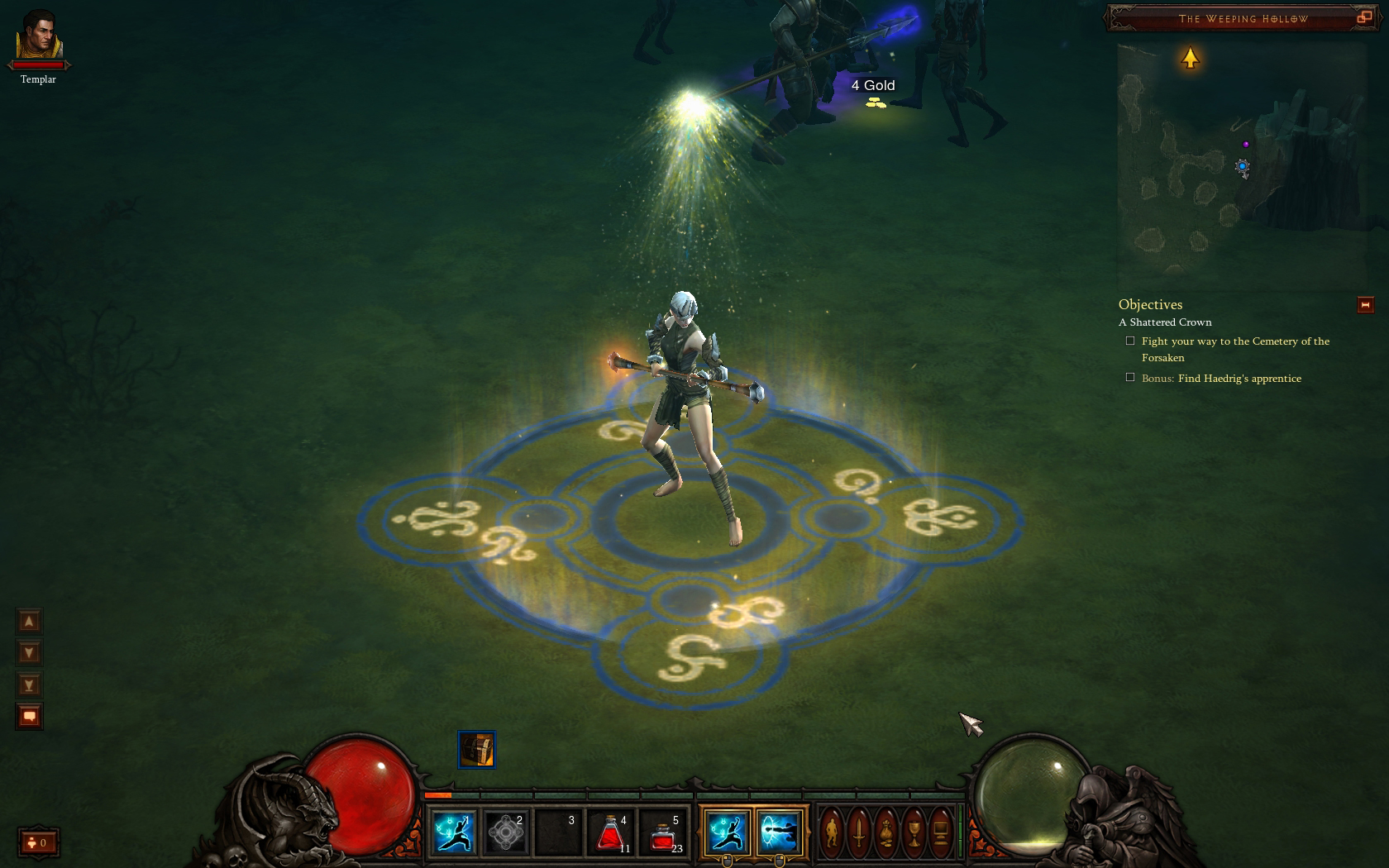
Task: Click the treasure chest notification icon
Action: coord(477,750)
